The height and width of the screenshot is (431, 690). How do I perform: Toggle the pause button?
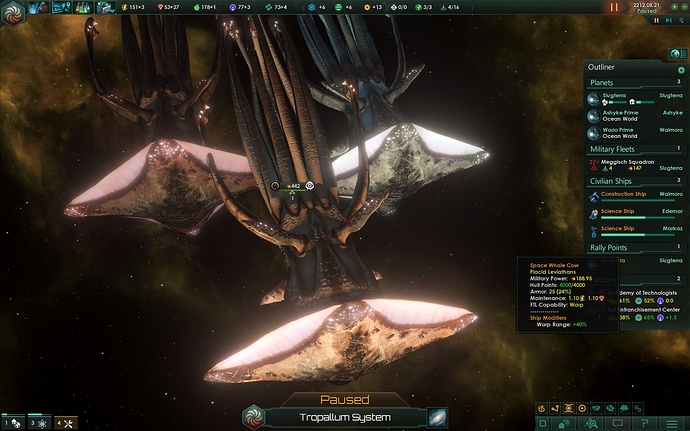pos(614,7)
